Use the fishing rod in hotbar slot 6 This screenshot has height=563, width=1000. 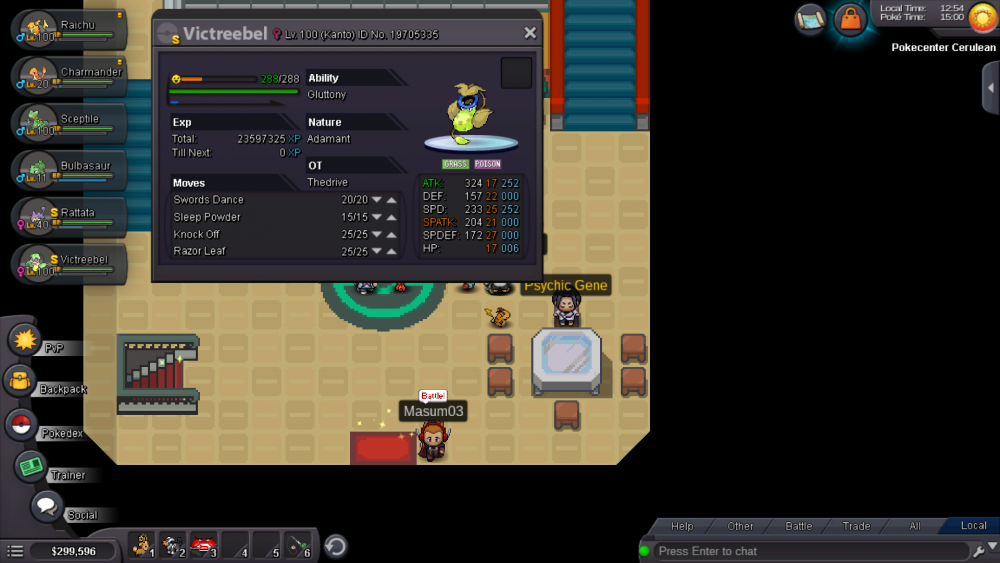coord(298,546)
